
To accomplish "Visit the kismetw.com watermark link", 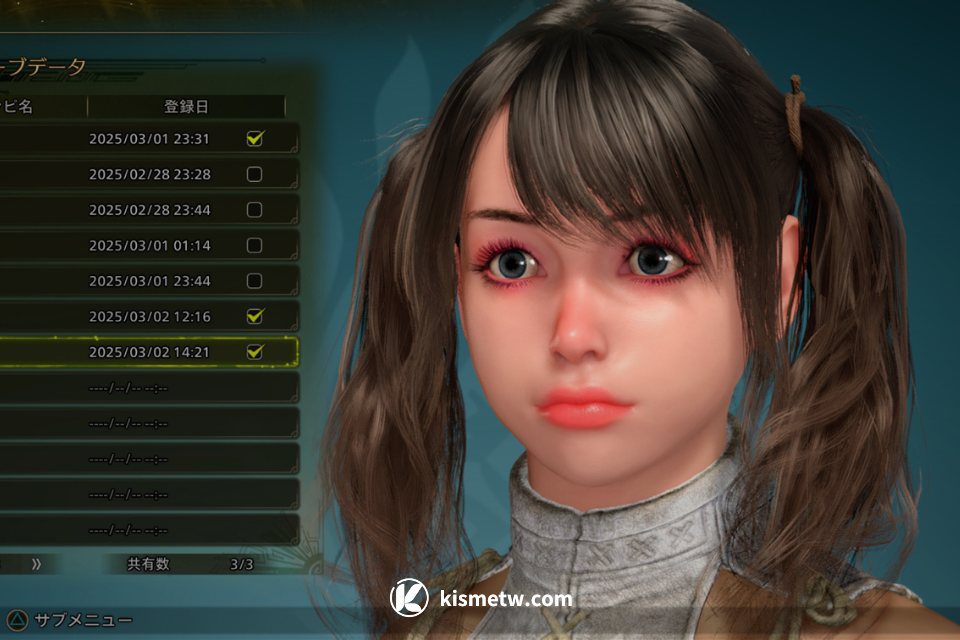I will (x=482, y=598).
